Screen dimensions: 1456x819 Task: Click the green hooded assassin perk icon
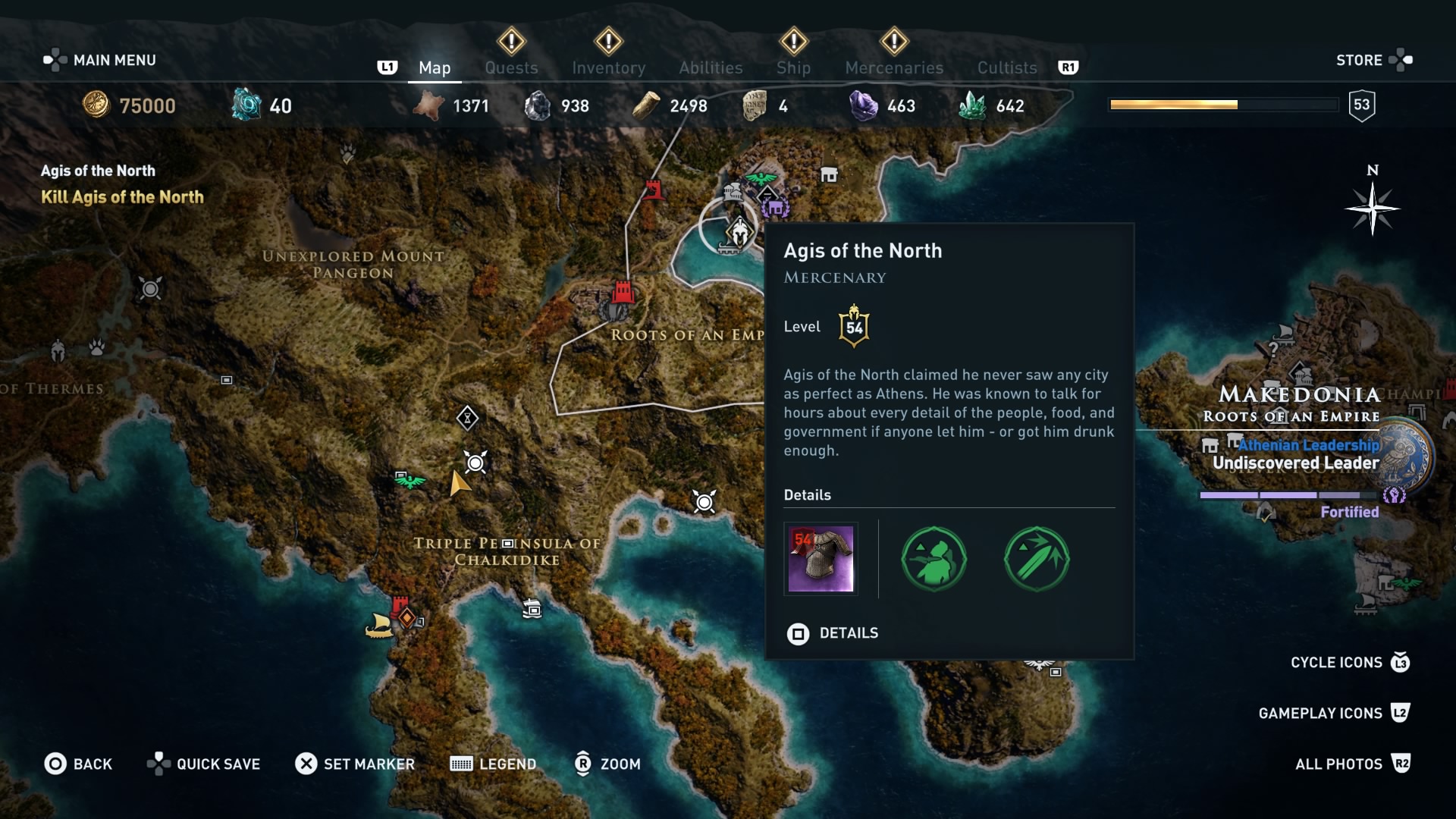pos(934,560)
